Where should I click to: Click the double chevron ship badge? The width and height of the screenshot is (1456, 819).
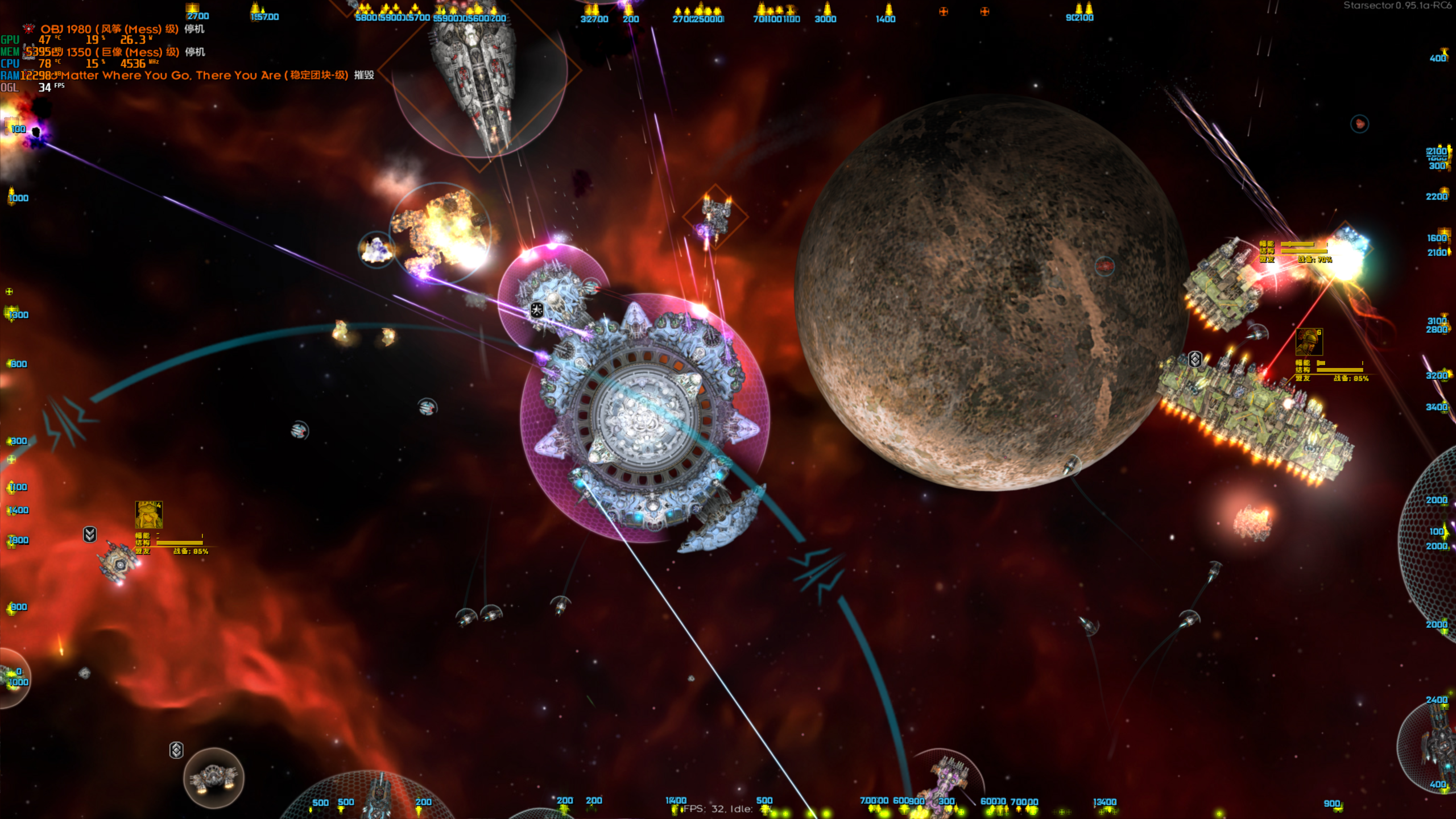[90, 534]
